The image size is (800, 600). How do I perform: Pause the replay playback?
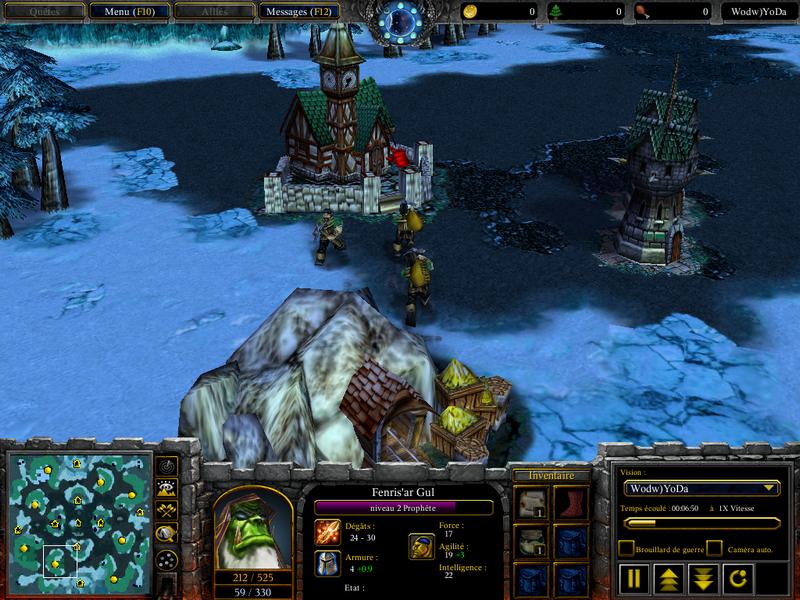point(634,577)
